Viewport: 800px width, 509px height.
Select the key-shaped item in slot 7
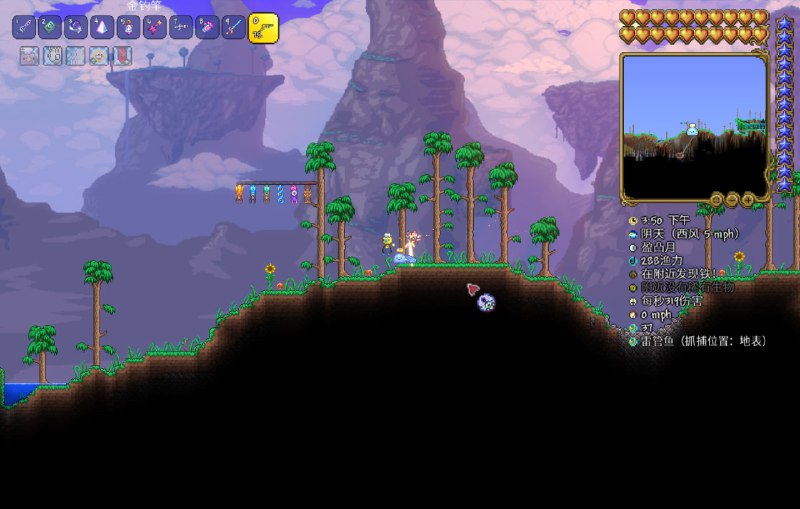181,27
